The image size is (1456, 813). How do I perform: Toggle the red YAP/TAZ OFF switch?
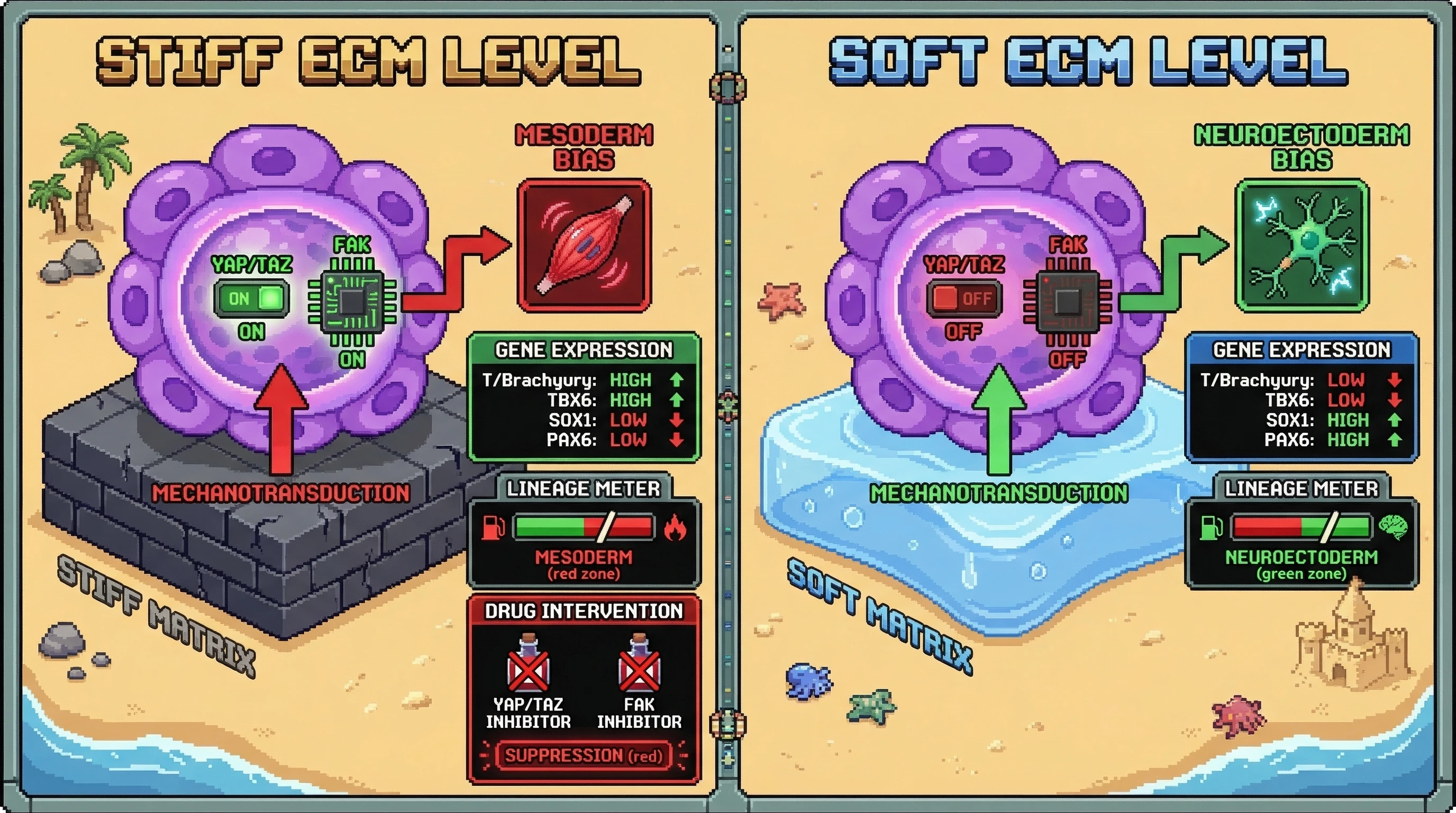963,299
